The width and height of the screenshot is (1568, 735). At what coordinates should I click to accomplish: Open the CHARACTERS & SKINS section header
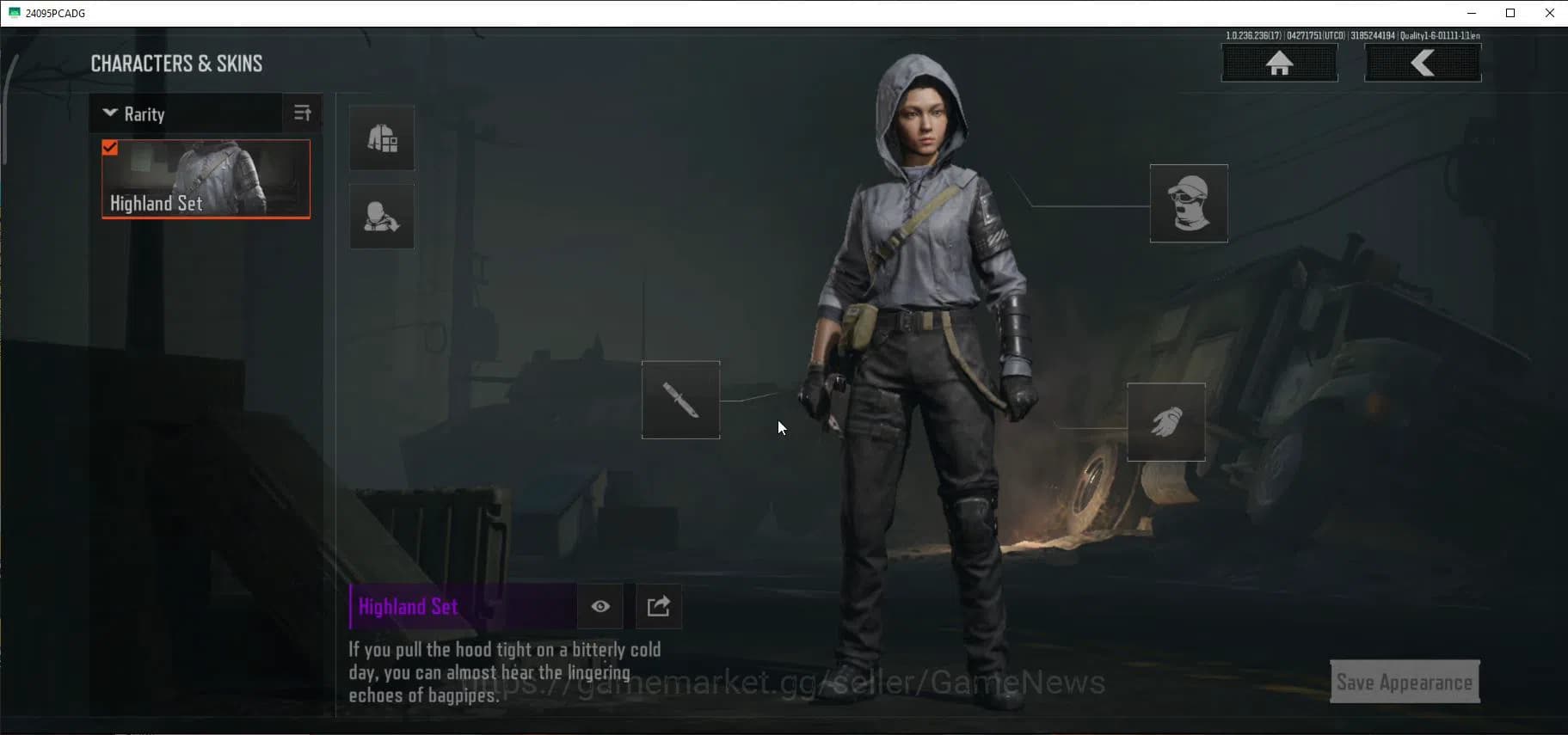click(x=176, y=62)
